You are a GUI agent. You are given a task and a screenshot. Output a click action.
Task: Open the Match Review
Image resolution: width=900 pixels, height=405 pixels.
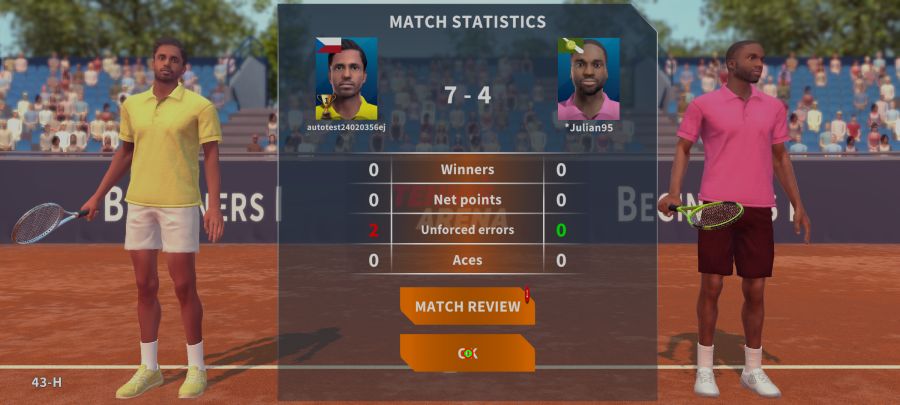click(x=467, y=306)
